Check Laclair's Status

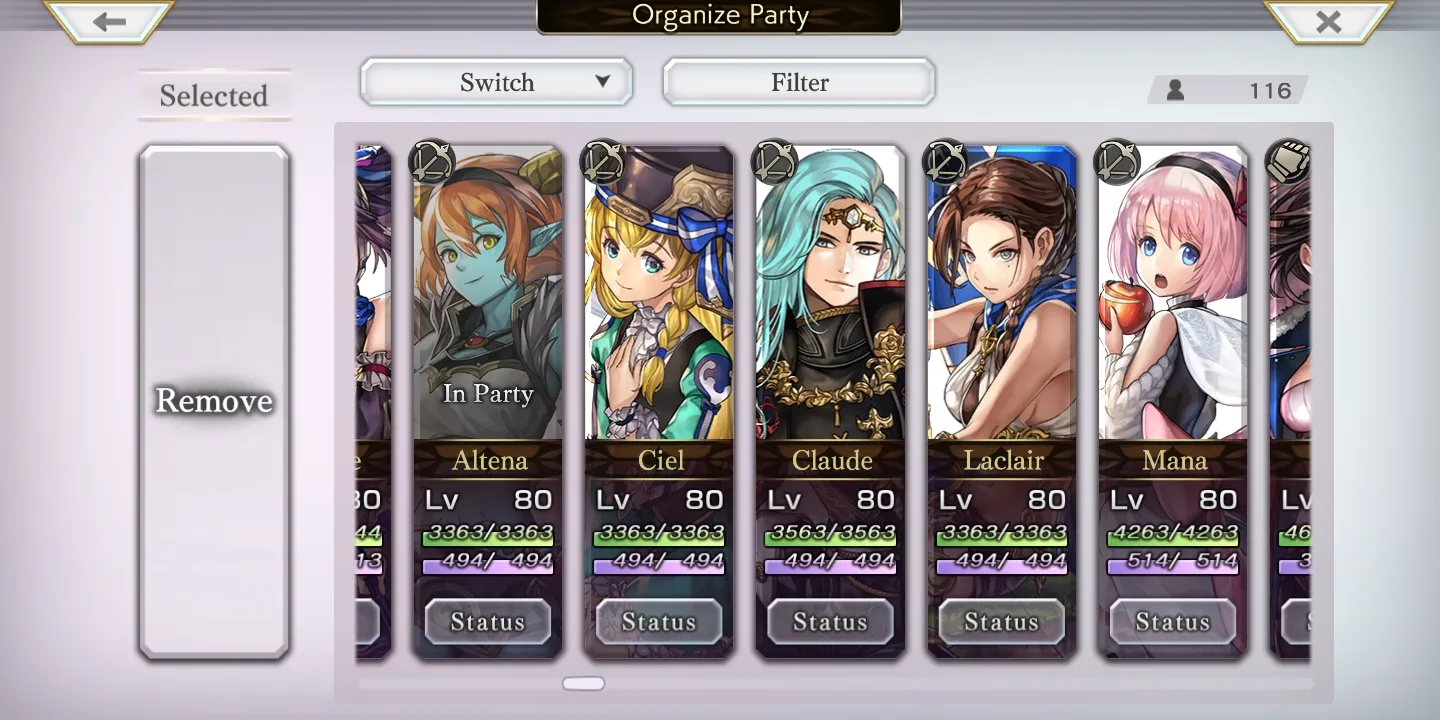click(x=1002, y=622)
